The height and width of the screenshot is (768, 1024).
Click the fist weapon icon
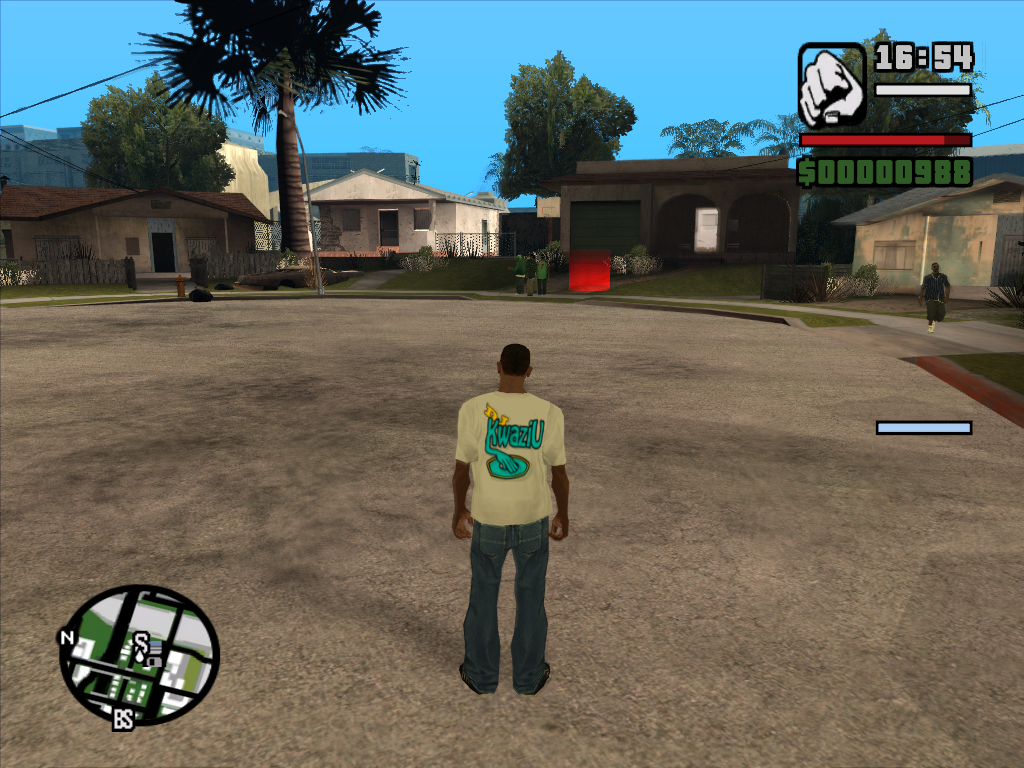click(x=832, y=84)
